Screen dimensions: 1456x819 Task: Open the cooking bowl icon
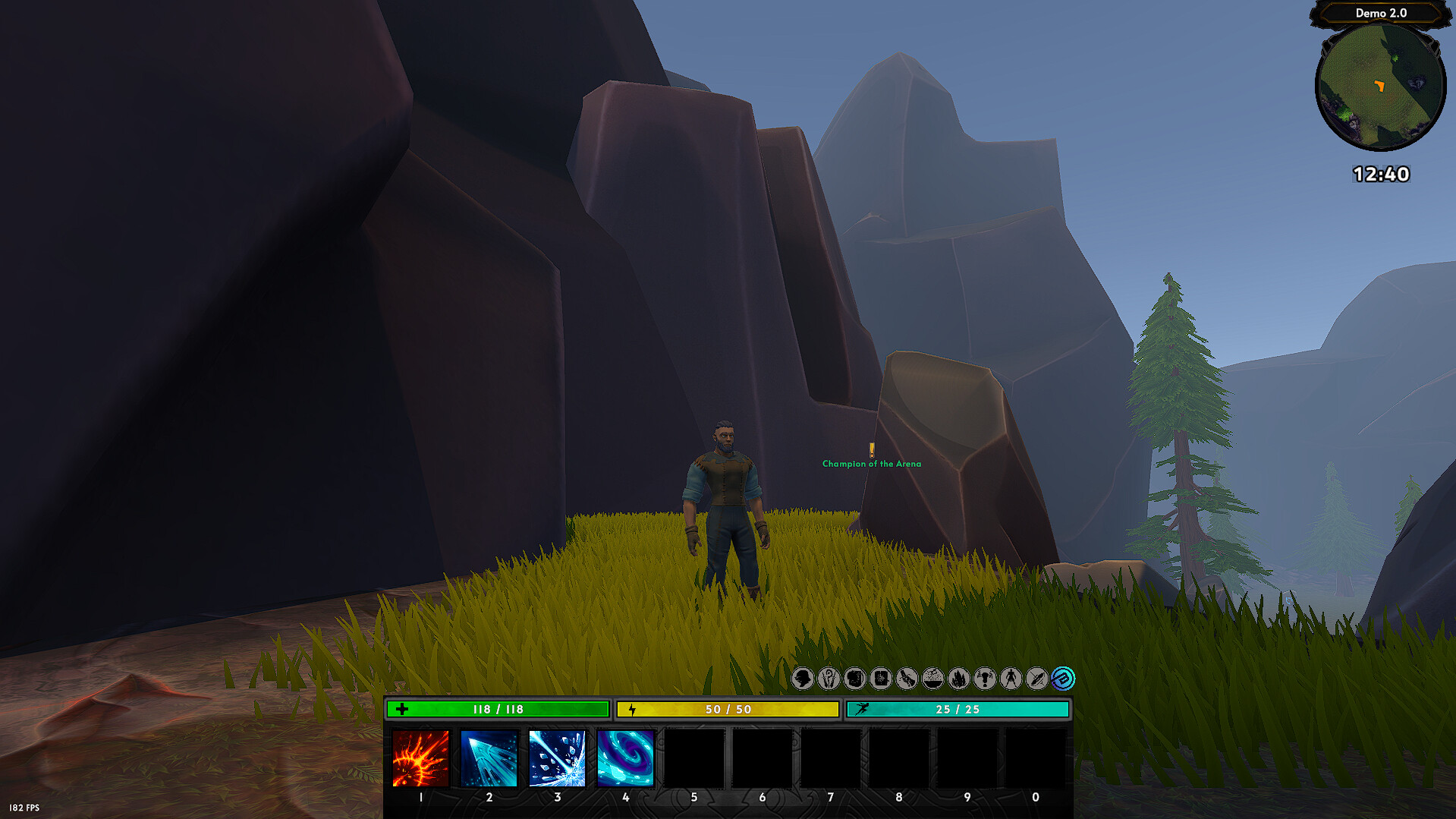932,680
